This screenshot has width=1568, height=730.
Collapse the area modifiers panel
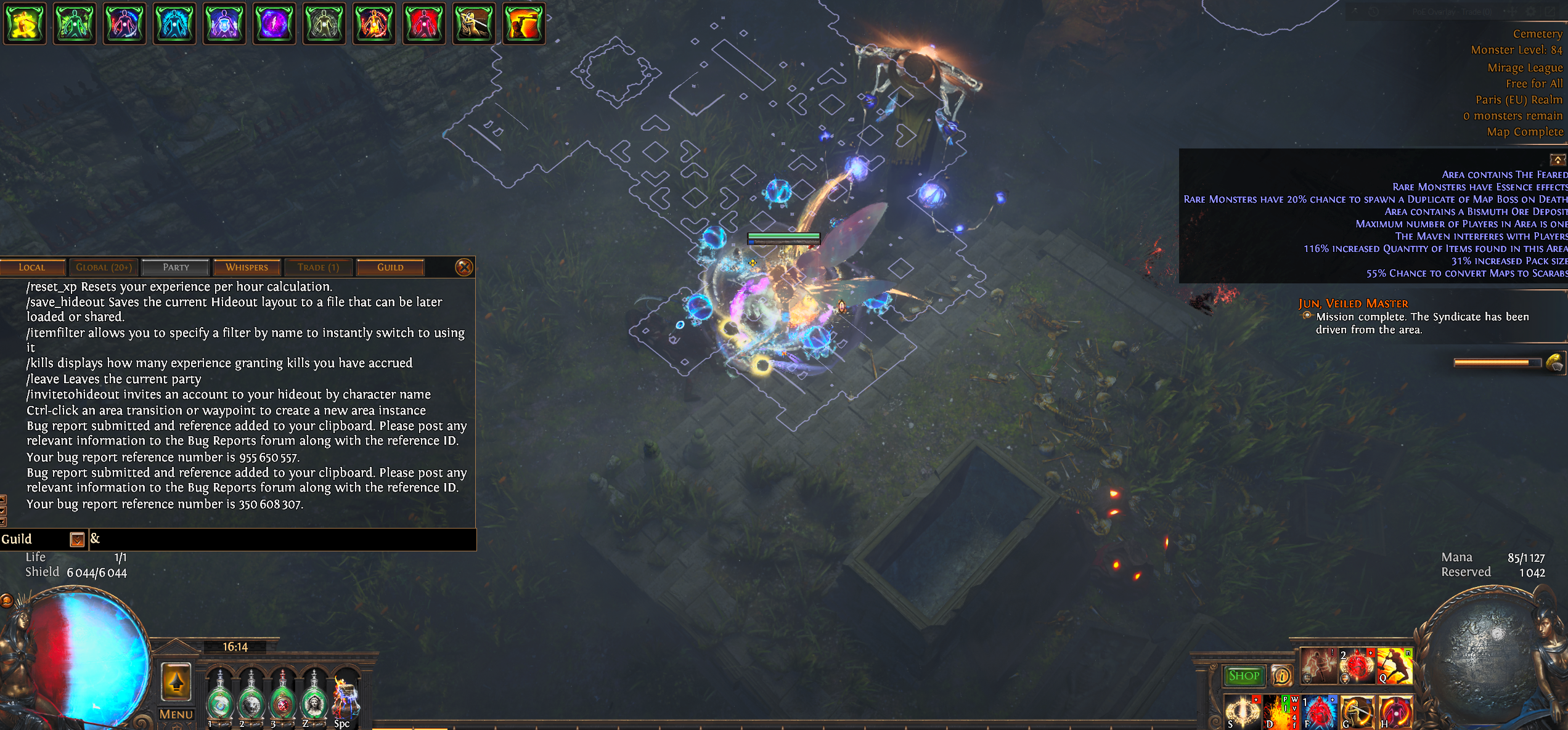tap(1558, 160)
